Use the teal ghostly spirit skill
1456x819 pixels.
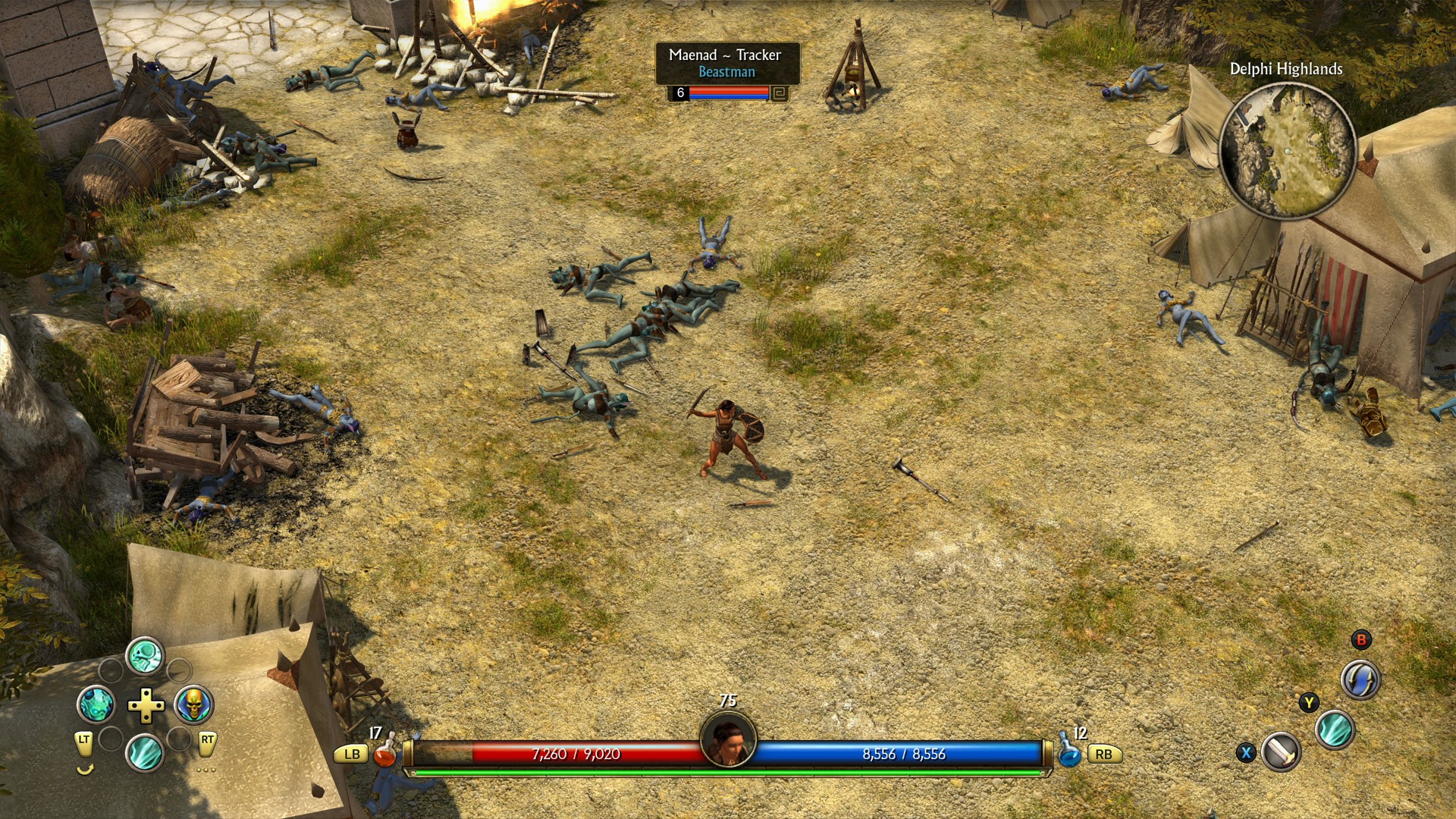[x=96, y=704]
